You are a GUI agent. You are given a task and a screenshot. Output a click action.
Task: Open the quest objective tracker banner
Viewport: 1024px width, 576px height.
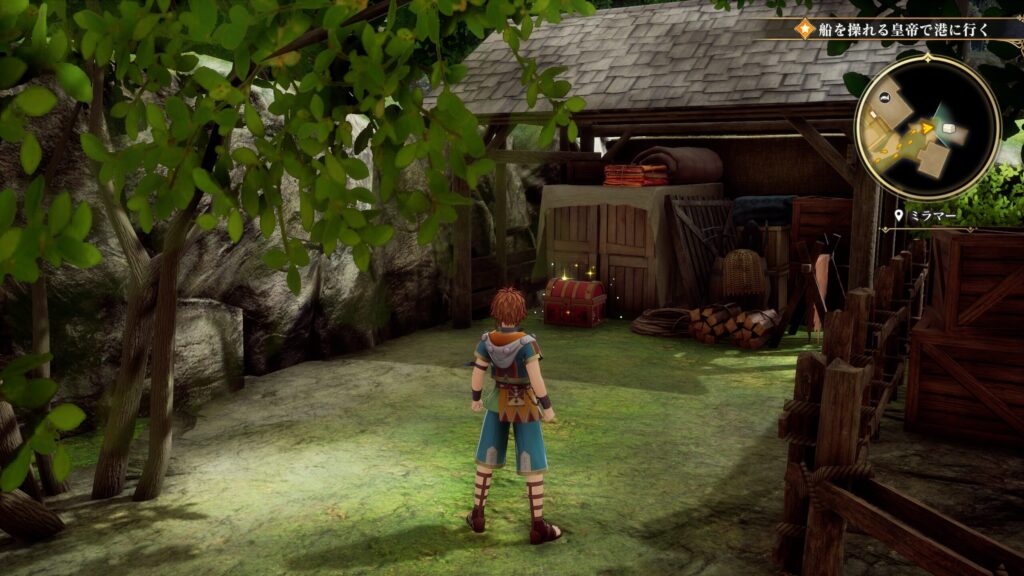pos(900,28)
